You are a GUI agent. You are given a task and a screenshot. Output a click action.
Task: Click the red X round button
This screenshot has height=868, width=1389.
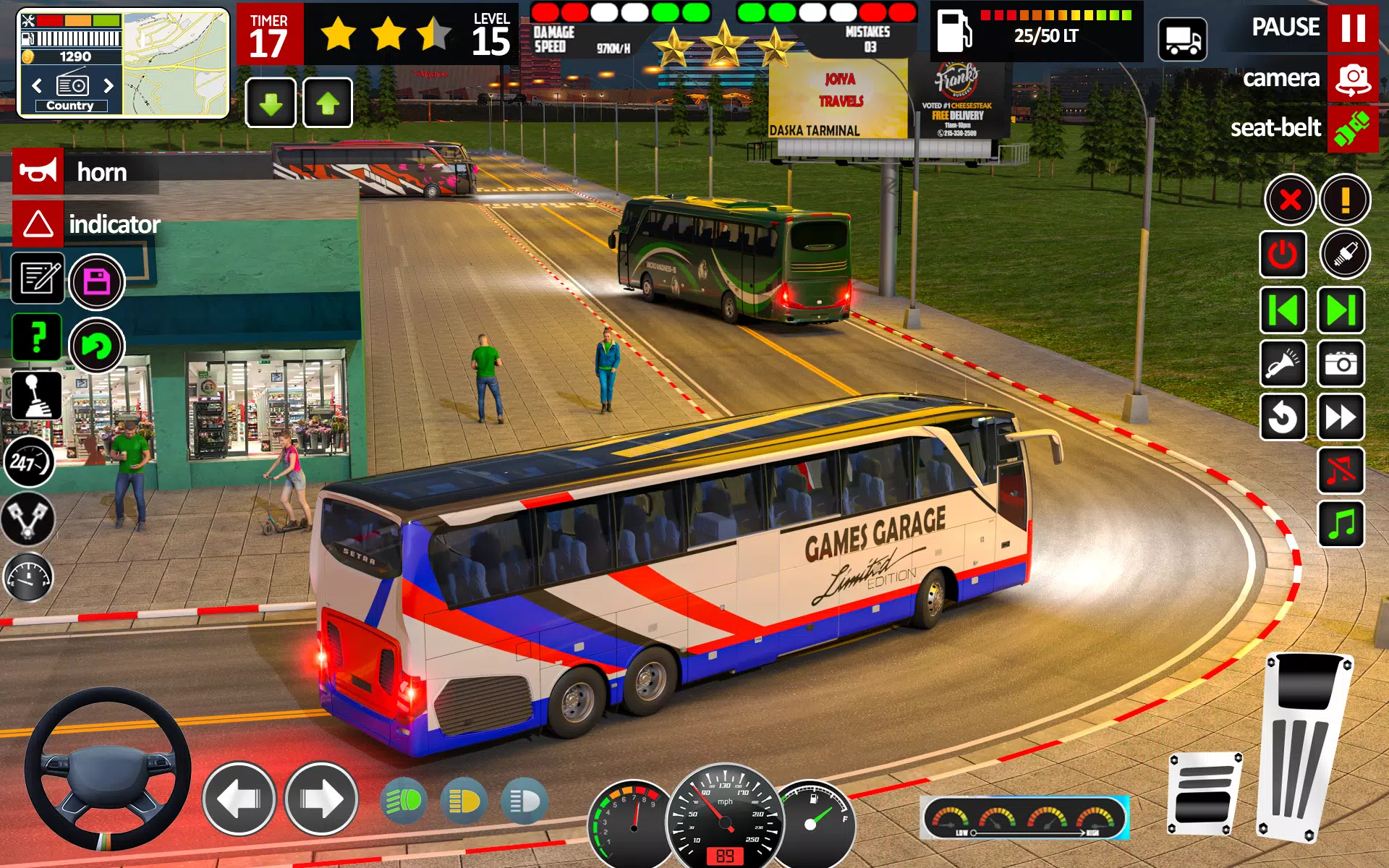1289,200
